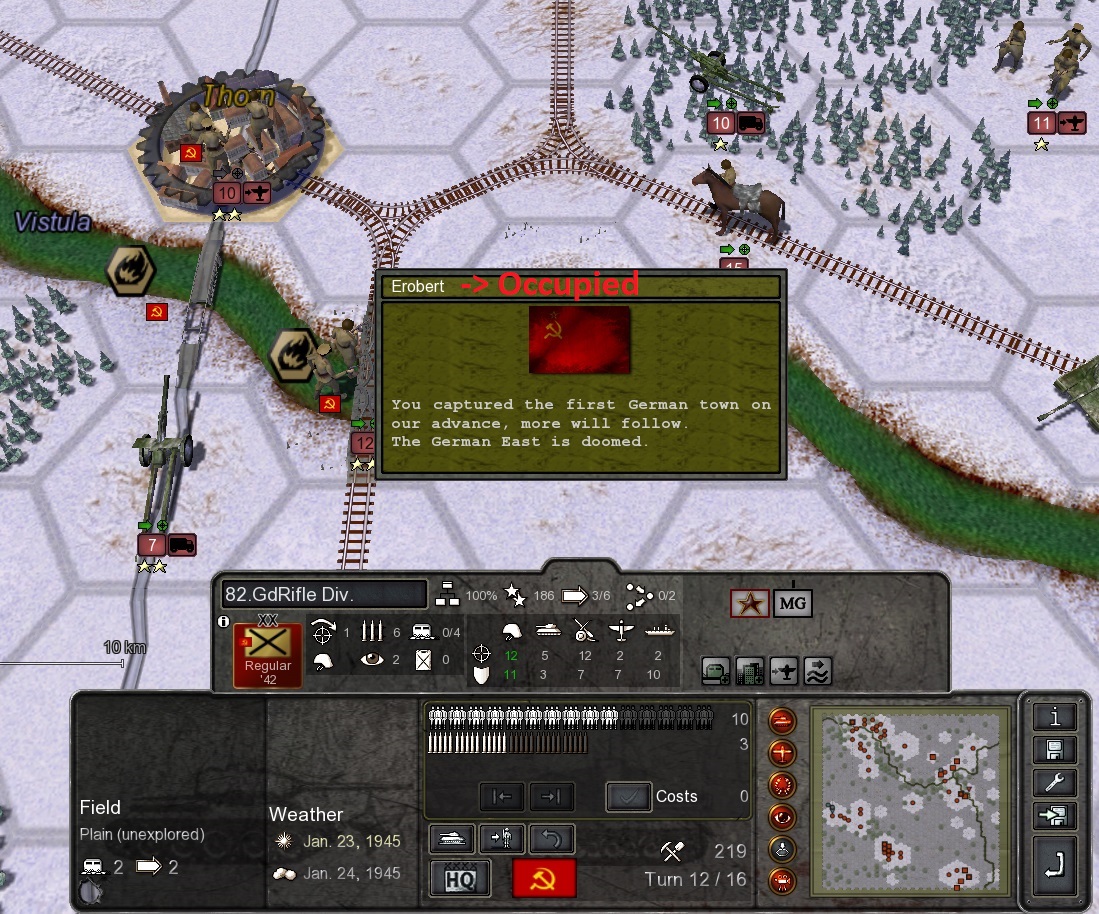Select the previous unit arrow button
1099x914 pixels.
[502, 796]
